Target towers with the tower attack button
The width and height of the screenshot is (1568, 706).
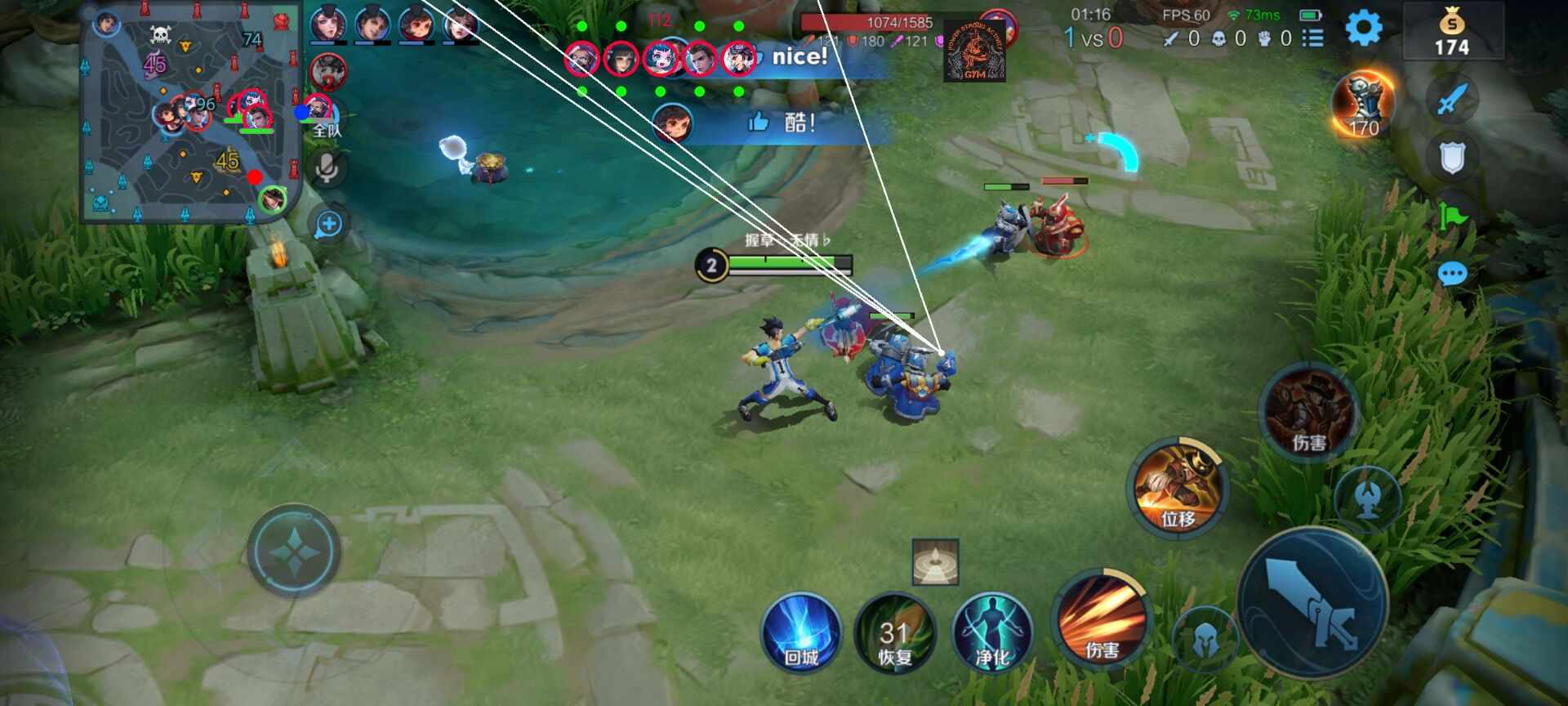1369,498
